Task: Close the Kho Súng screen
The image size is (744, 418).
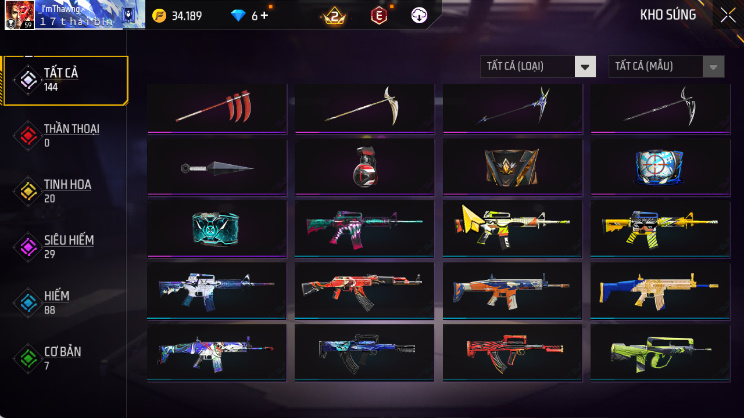Action: (727, 15)
